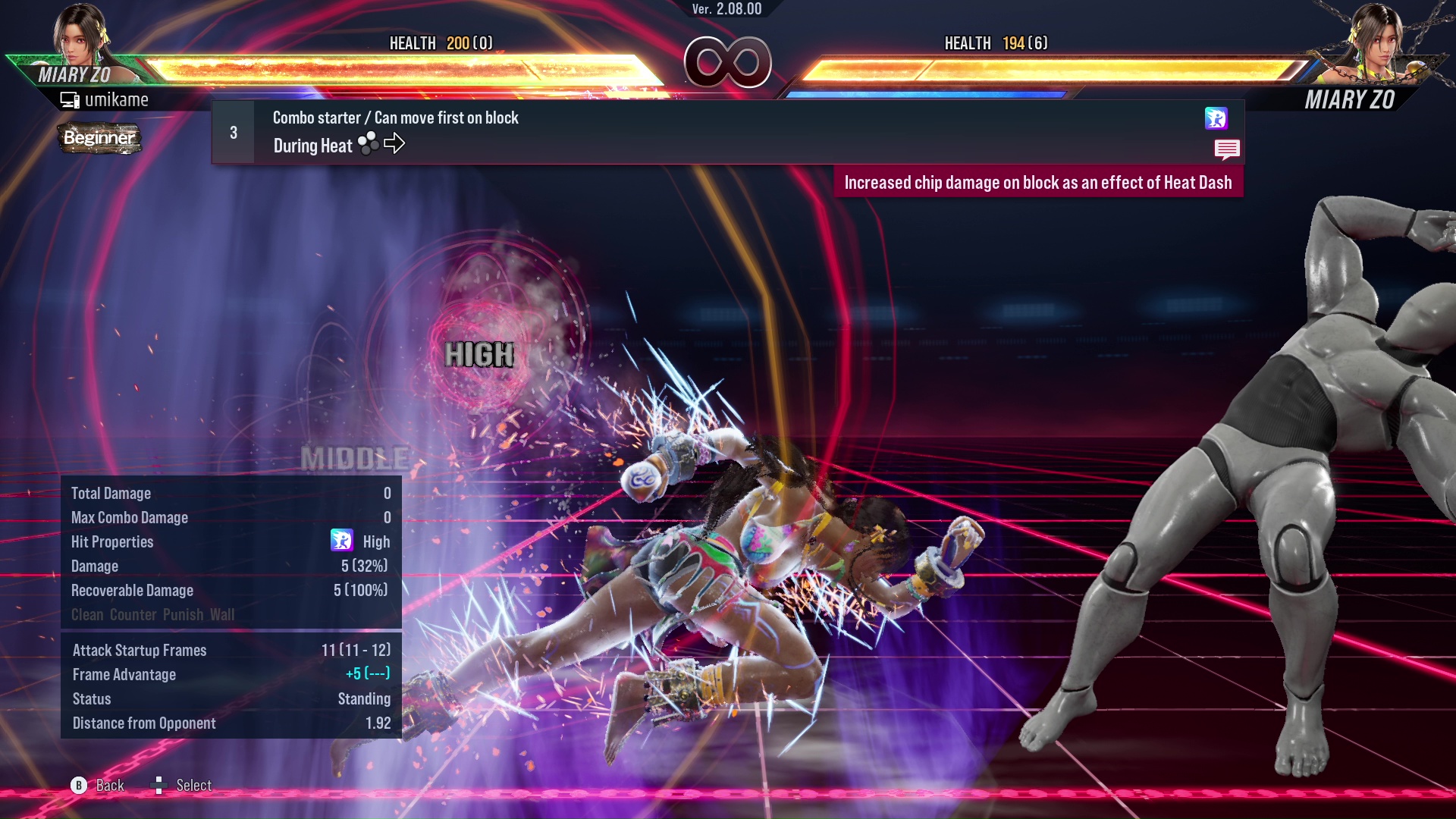This screenshot has height=819, width=1456.
Task: Select the Frame Advantage row
Action: click(x=123, y=674)
